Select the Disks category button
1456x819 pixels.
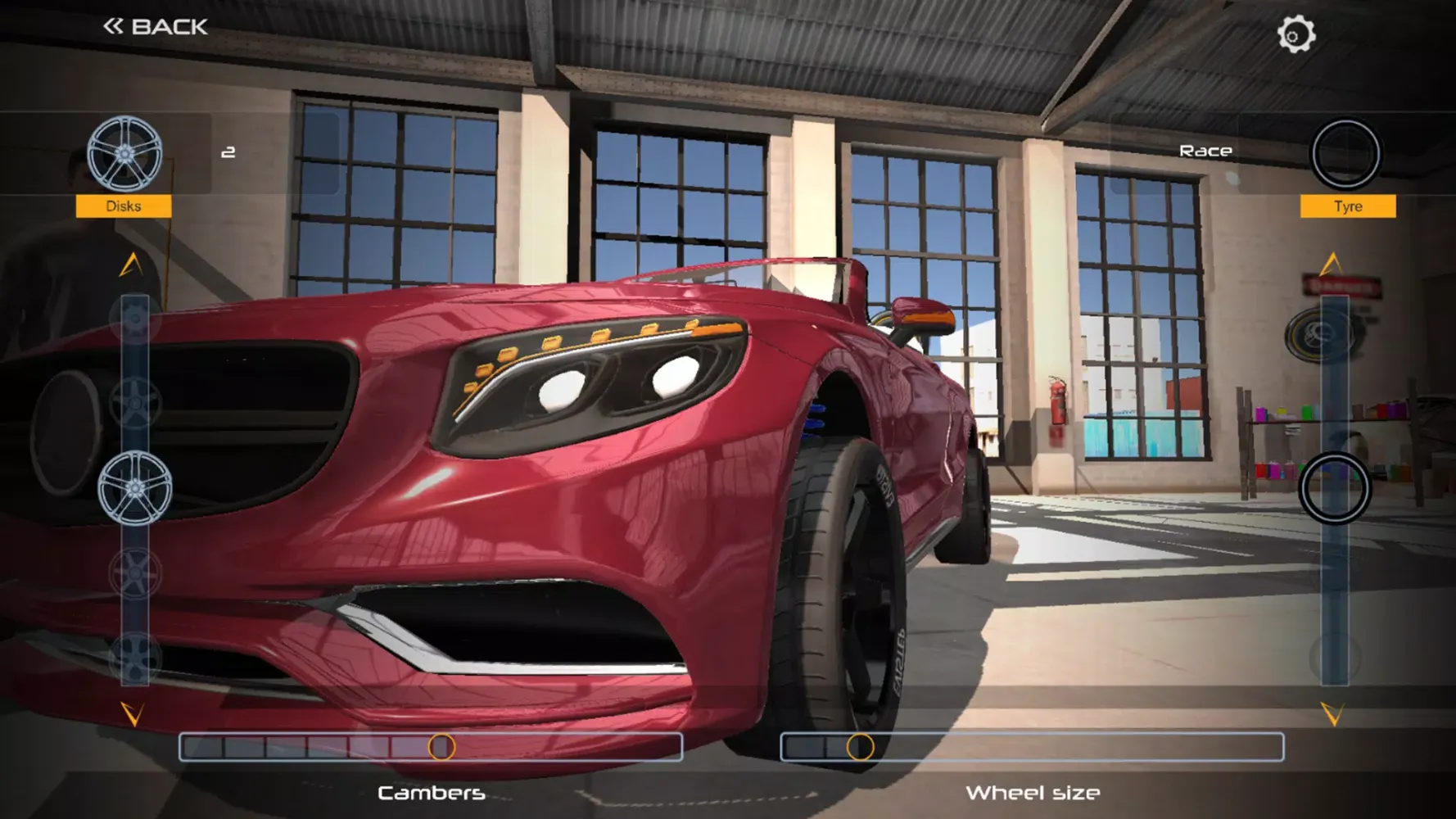(x=124, y=206)
